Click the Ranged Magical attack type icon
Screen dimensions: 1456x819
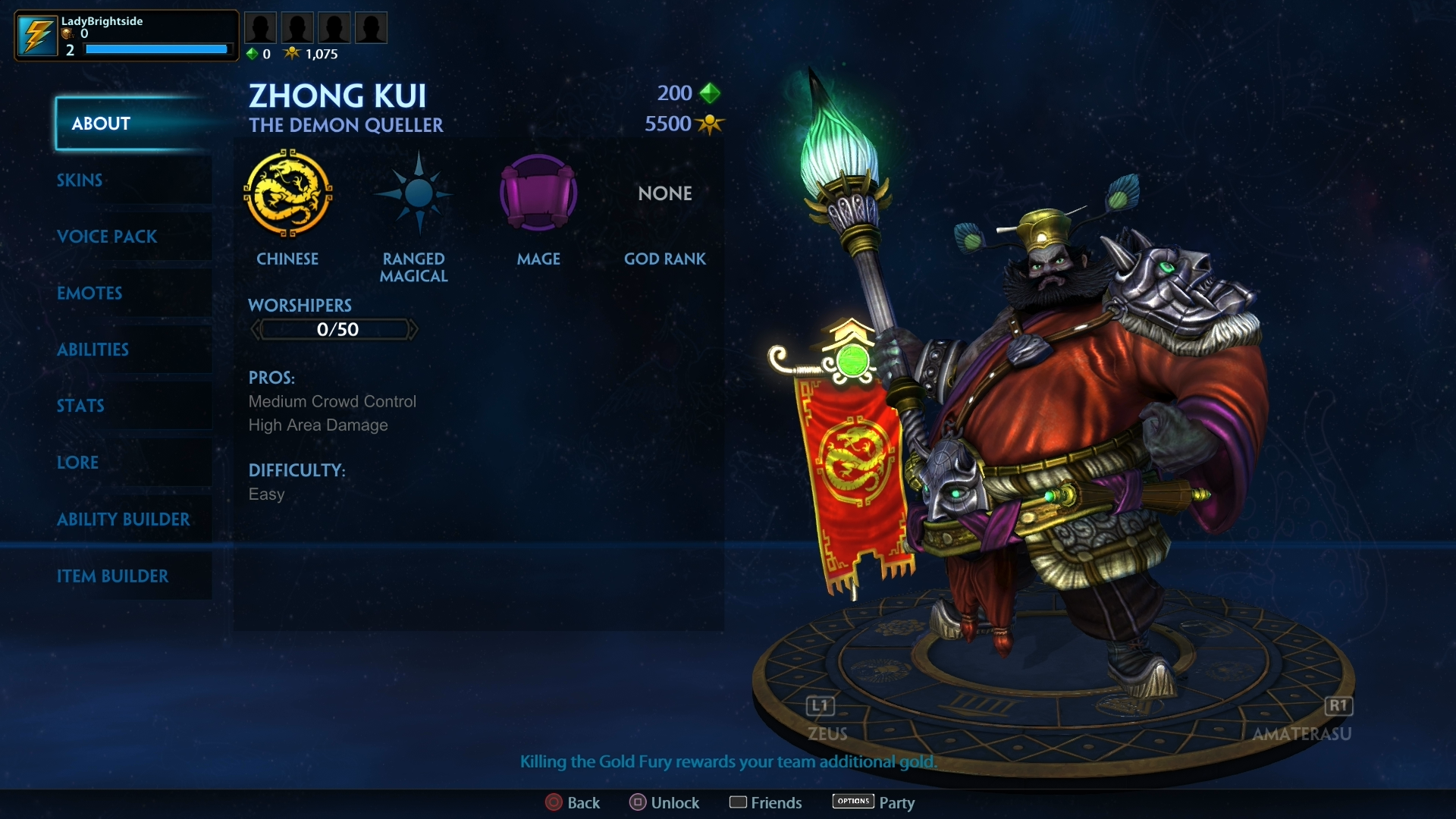[x=413, y=194]
